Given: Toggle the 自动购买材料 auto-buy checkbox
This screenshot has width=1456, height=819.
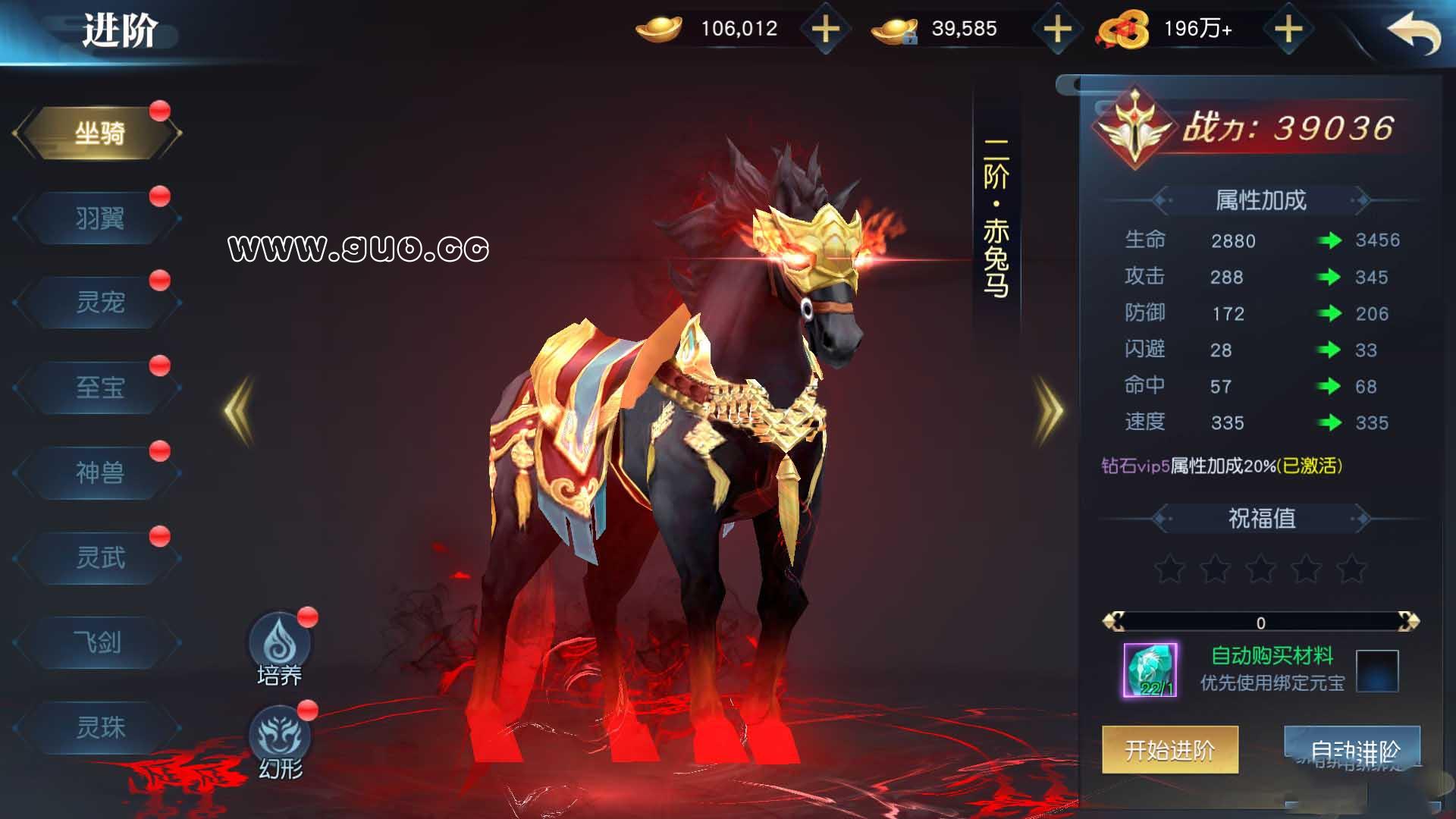Looking at the screenshot, I should click(1376, 671).
